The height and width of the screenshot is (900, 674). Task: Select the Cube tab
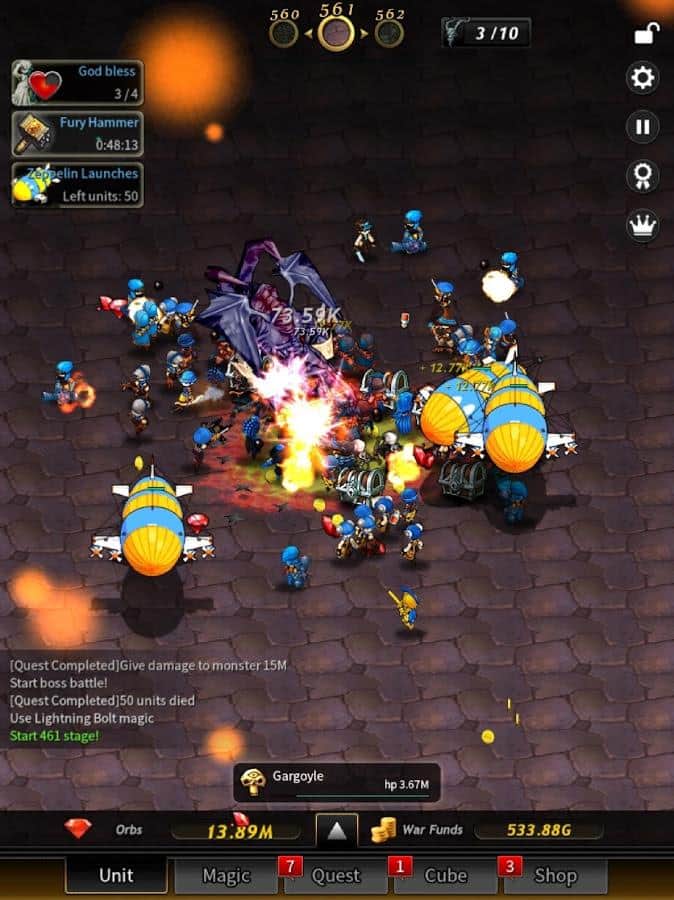pyautogui.click(x=445, y=875)
